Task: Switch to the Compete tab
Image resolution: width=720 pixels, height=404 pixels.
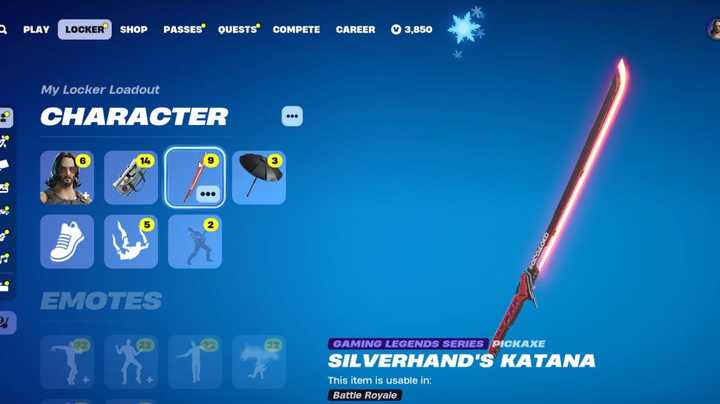Action: click(x=296, y=30)
